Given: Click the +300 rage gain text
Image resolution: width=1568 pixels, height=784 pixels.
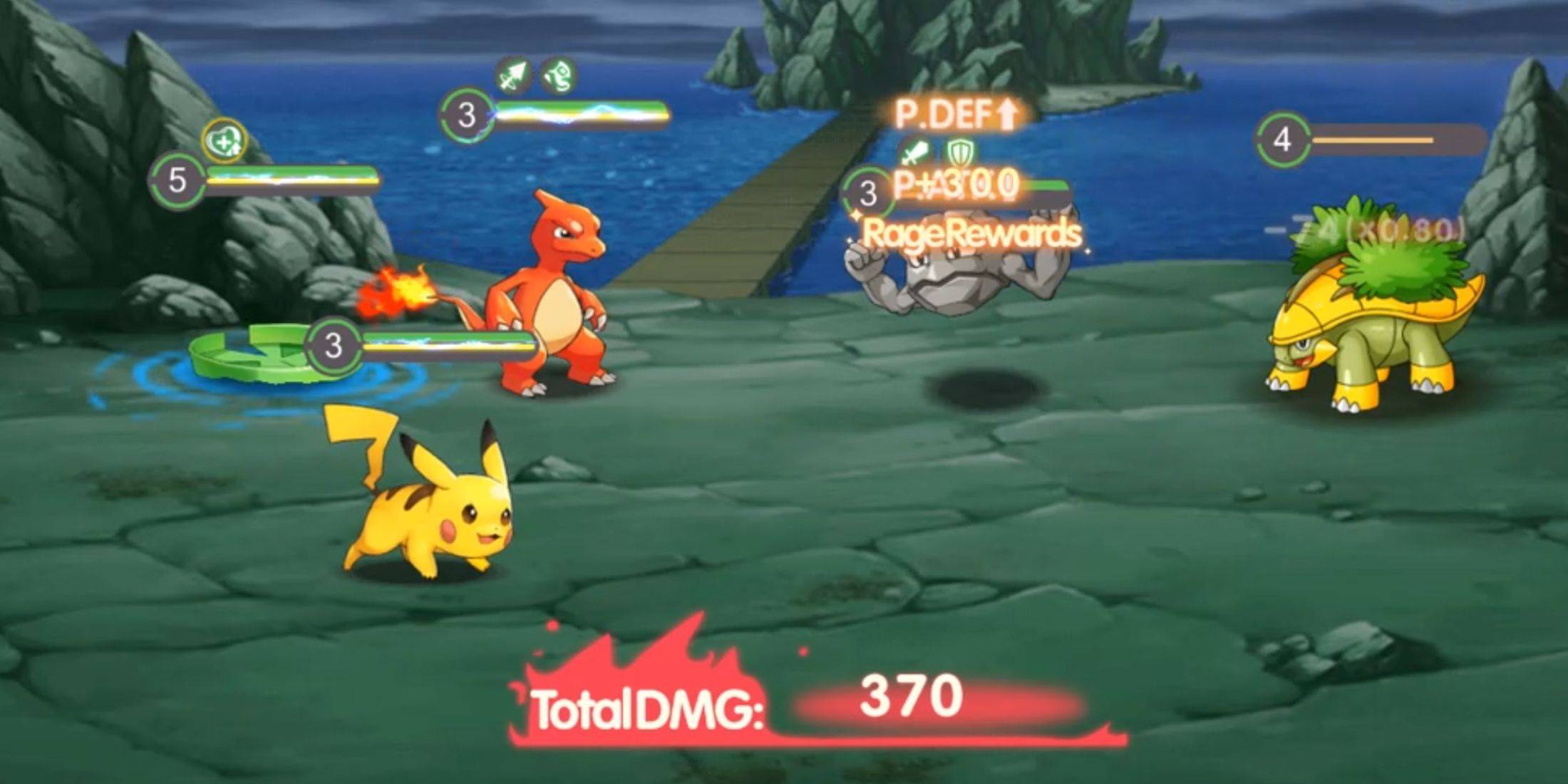Looking at the screenshot, I should (x=955, y=187).
